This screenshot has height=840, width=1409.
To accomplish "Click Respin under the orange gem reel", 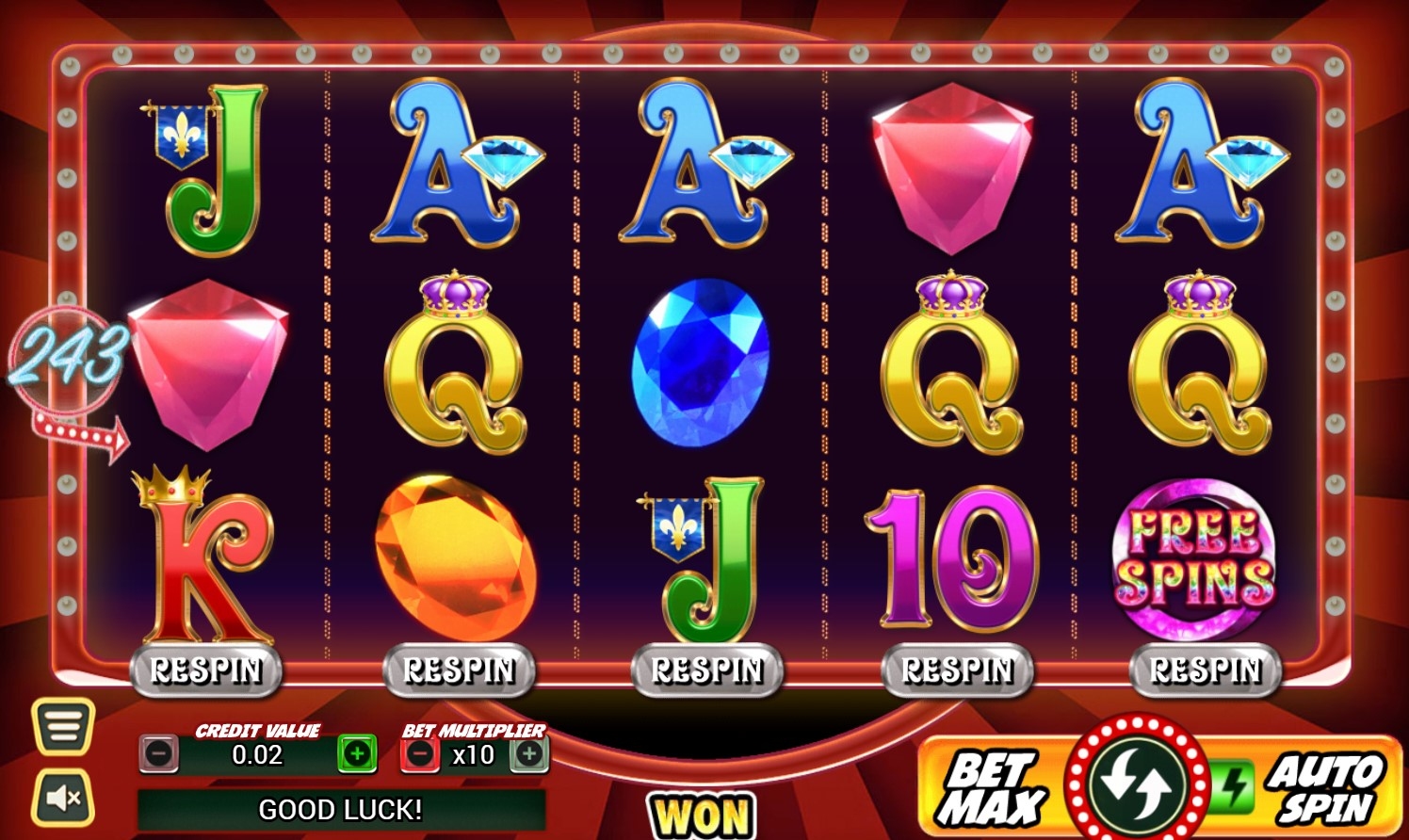I will tap(459, 670).
